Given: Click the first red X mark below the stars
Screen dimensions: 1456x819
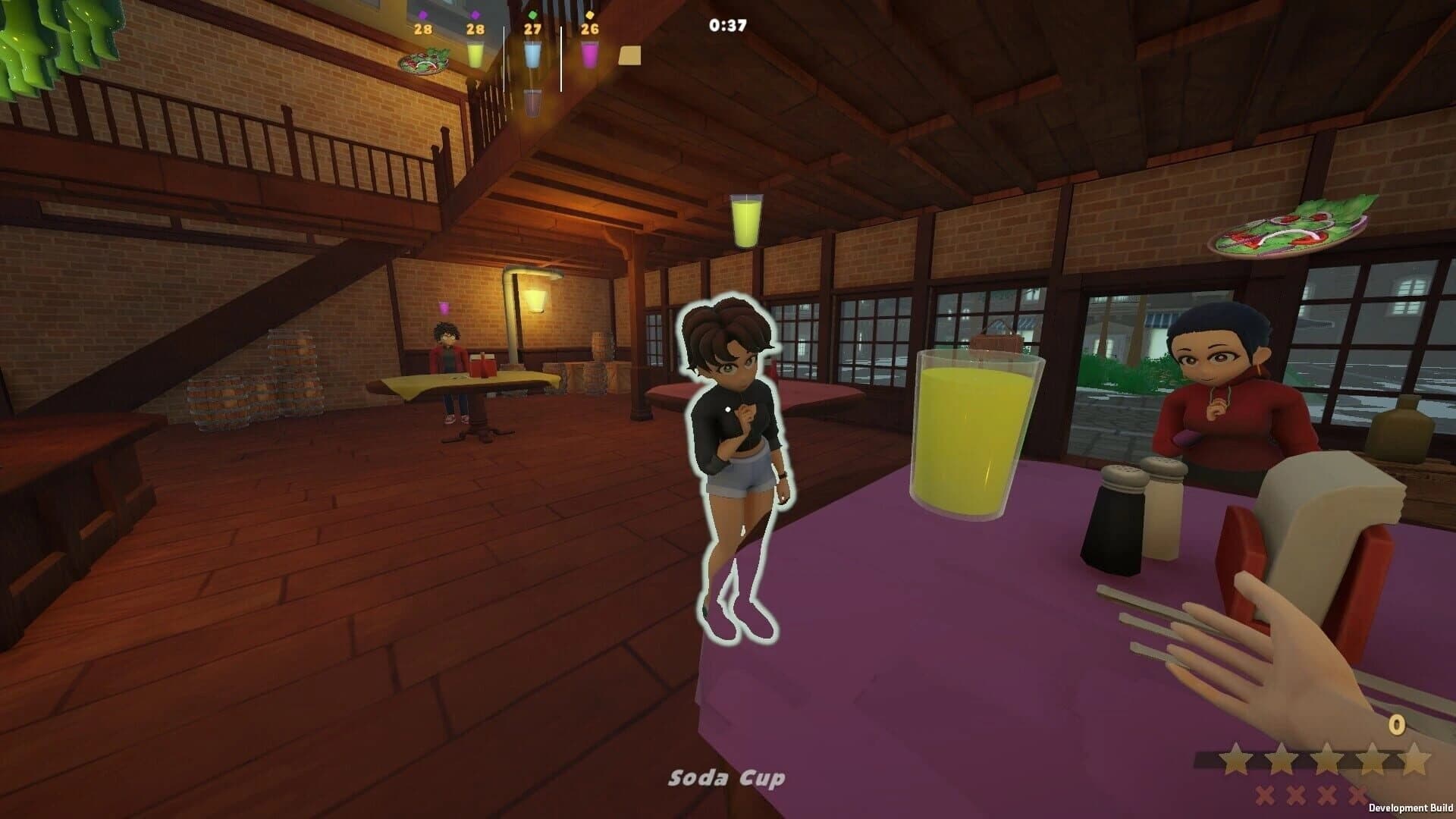Looking at the screenshot, I should click(x=1265, y=794).
